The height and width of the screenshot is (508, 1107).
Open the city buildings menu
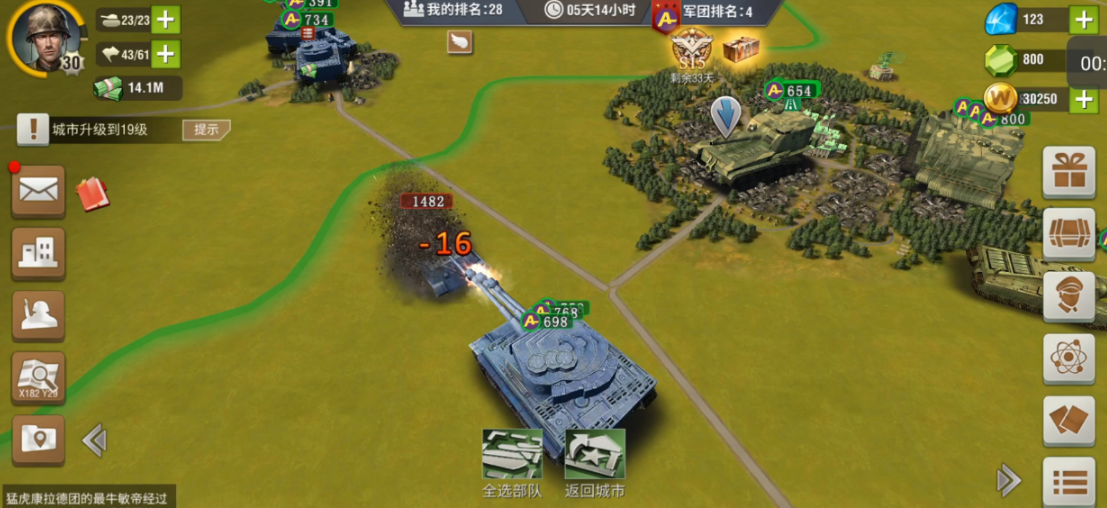pos(38,253)
